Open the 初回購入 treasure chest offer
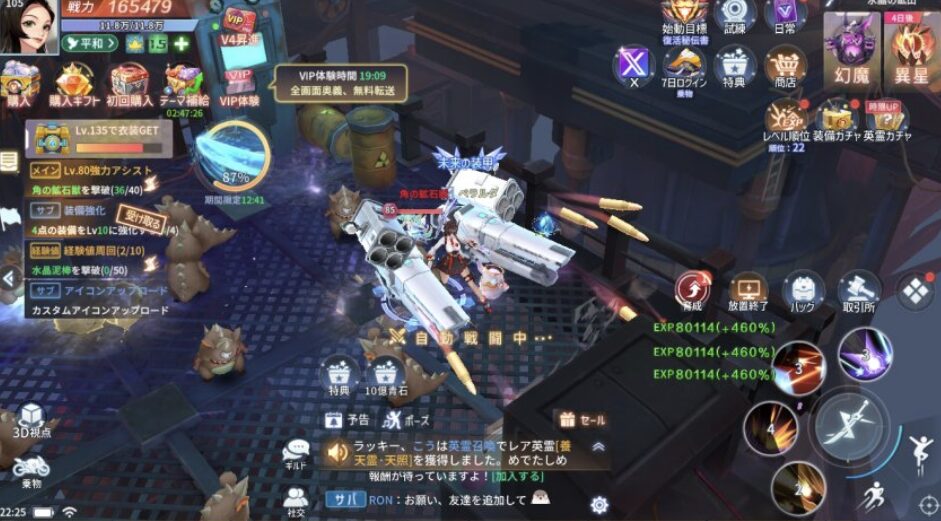The height and width of the screenshot is (521, 941). pos(130,80)
